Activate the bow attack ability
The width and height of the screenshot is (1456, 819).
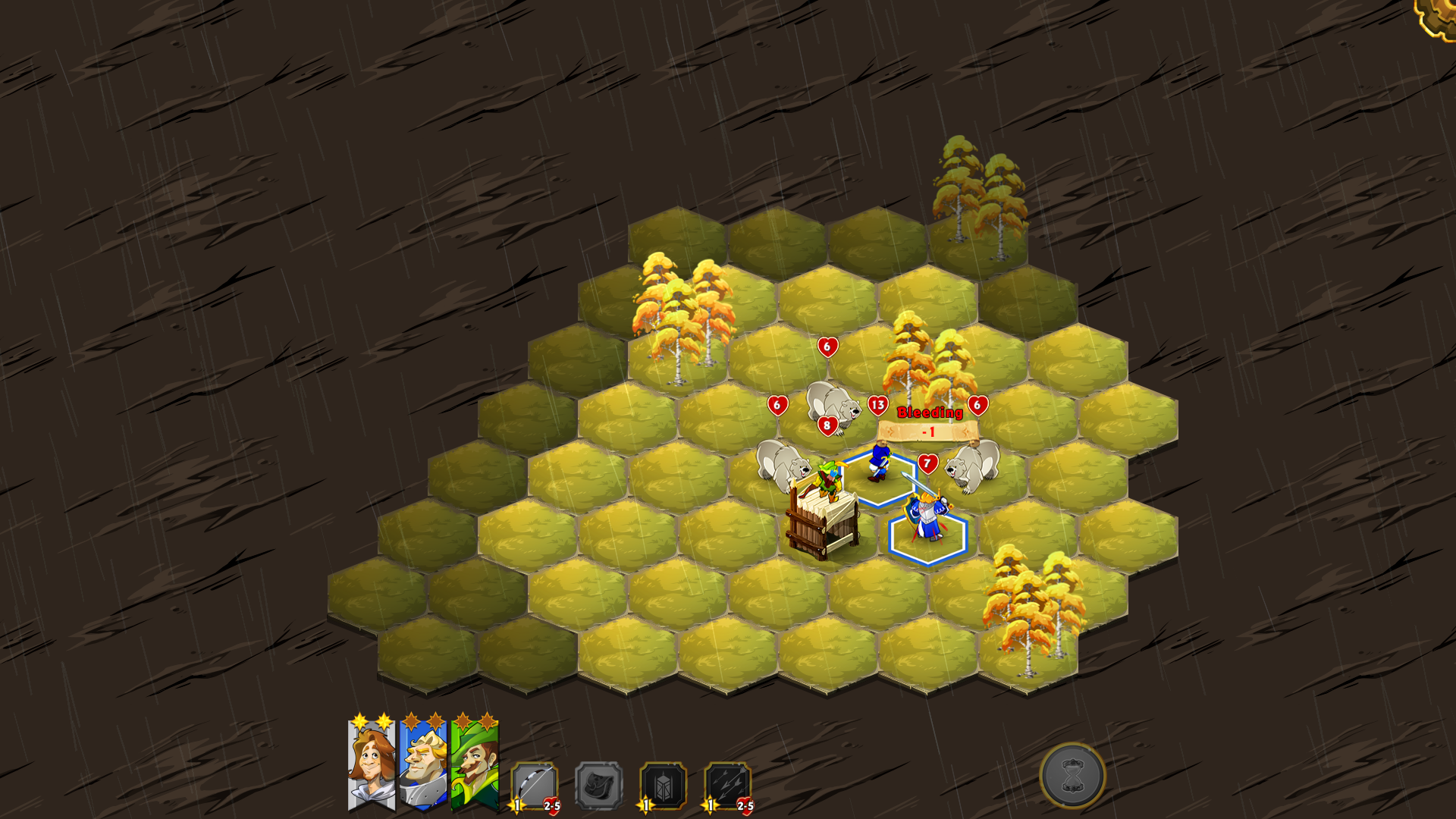pos(535,786)
